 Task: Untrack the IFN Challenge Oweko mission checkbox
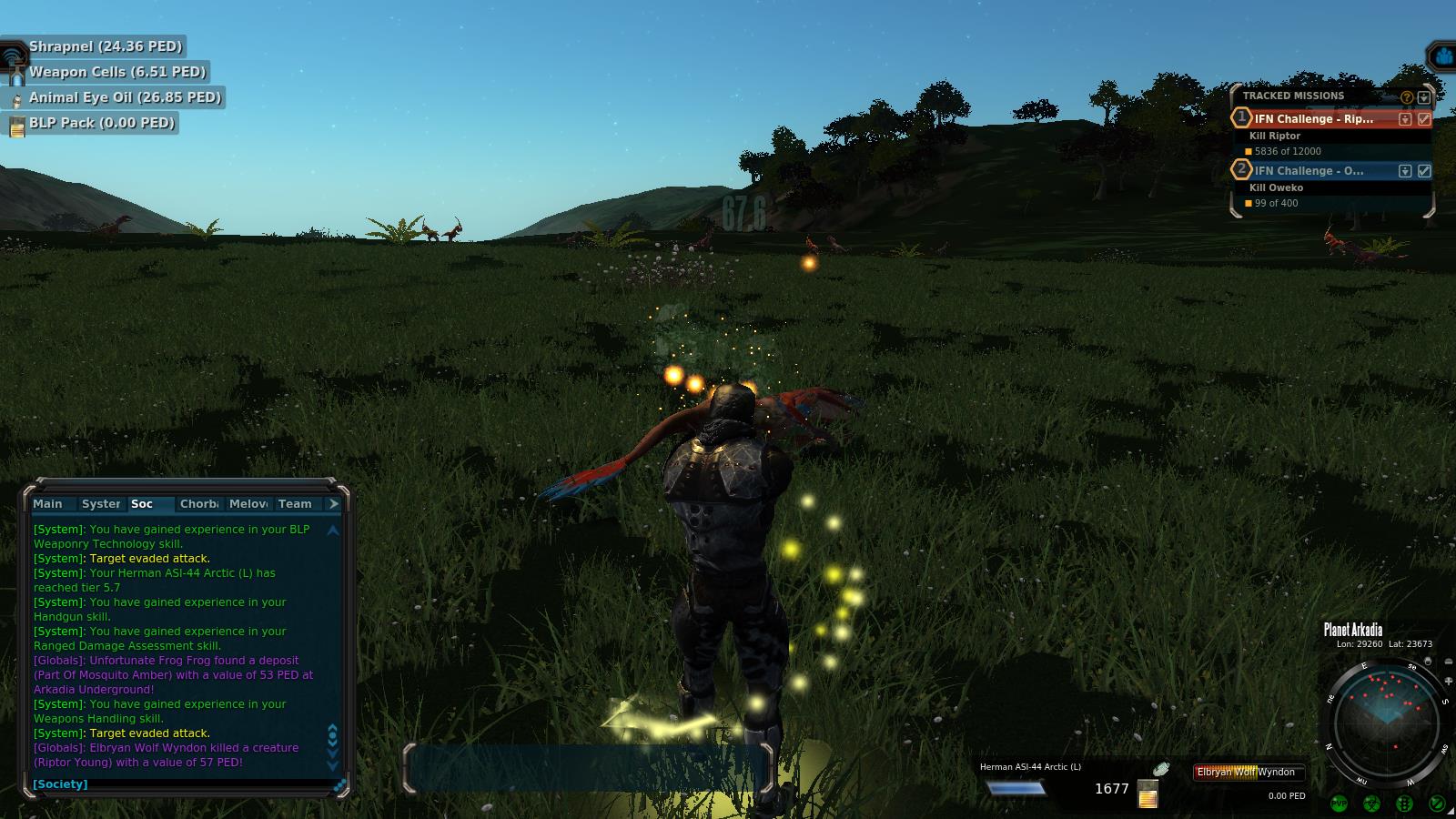click(x=1424, y=171)
